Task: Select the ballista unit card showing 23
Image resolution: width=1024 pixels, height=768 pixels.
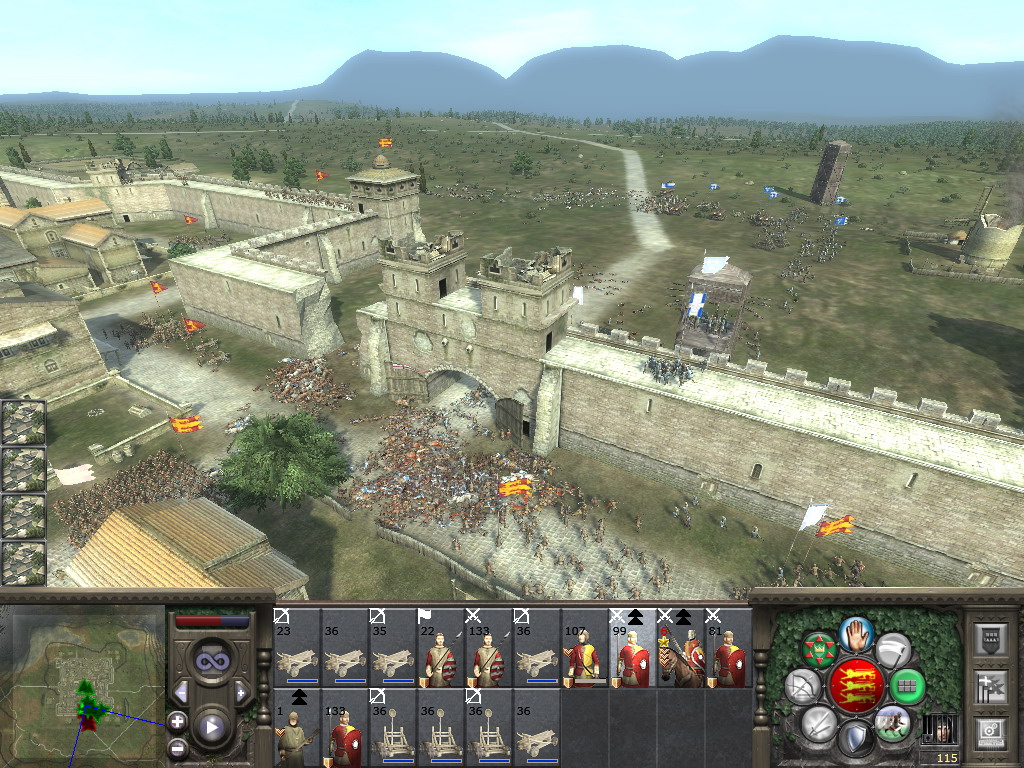Action: (297, 647)
